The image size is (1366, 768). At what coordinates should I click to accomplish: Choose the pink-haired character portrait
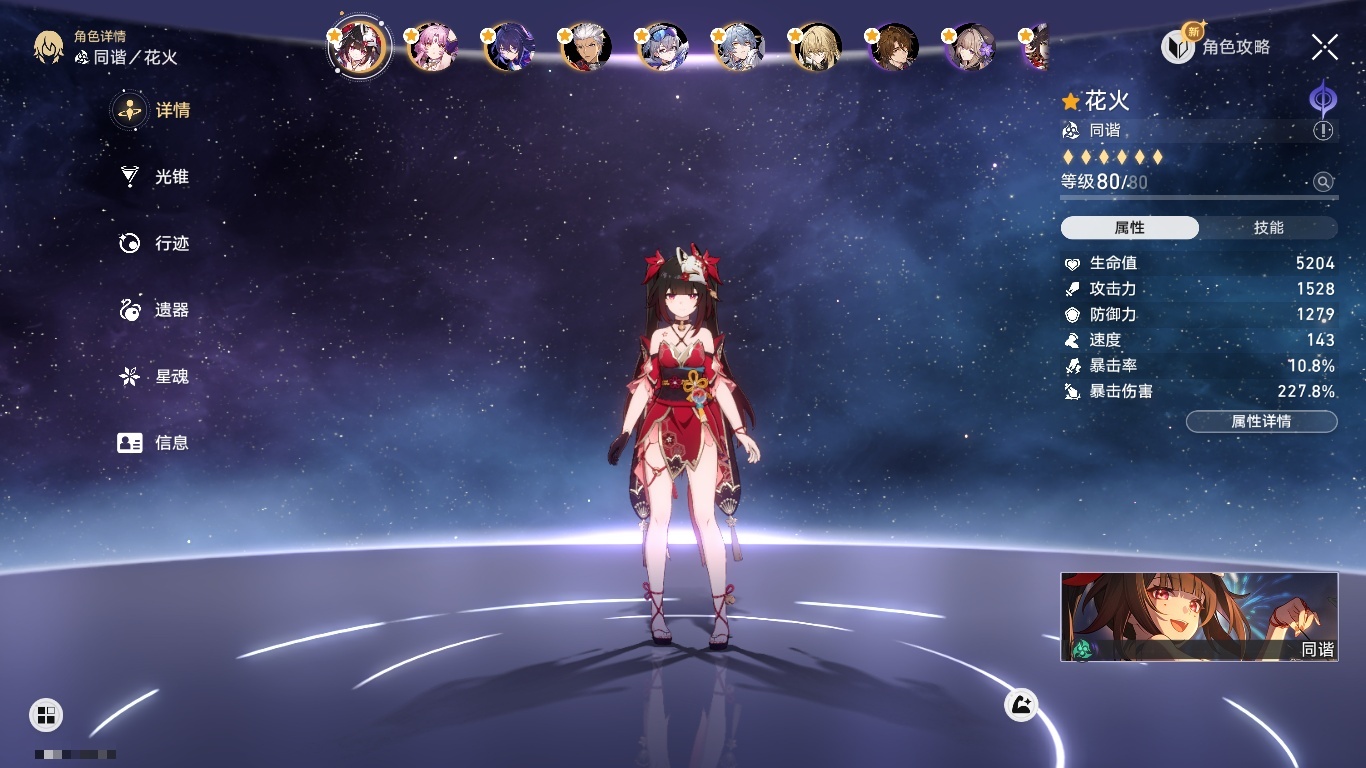click(x=434, y=47)
